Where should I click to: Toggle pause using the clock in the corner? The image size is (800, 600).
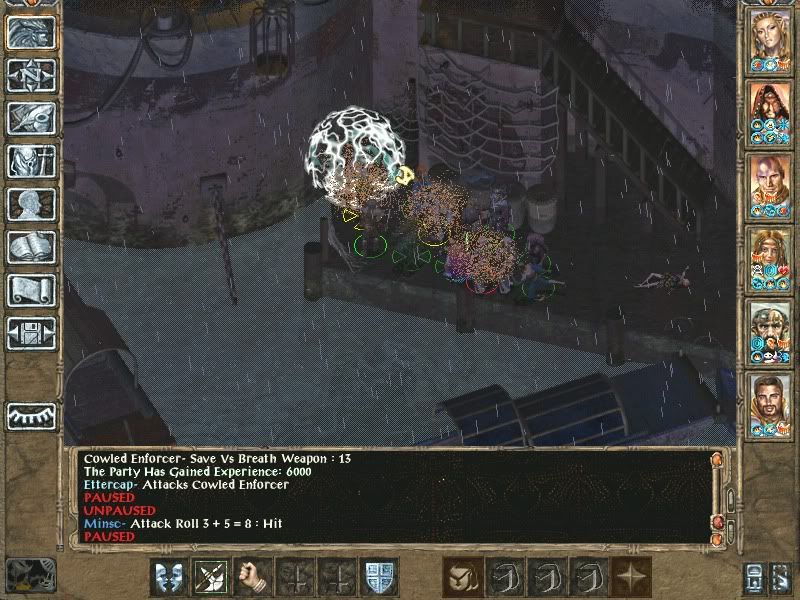pos(30,574)
